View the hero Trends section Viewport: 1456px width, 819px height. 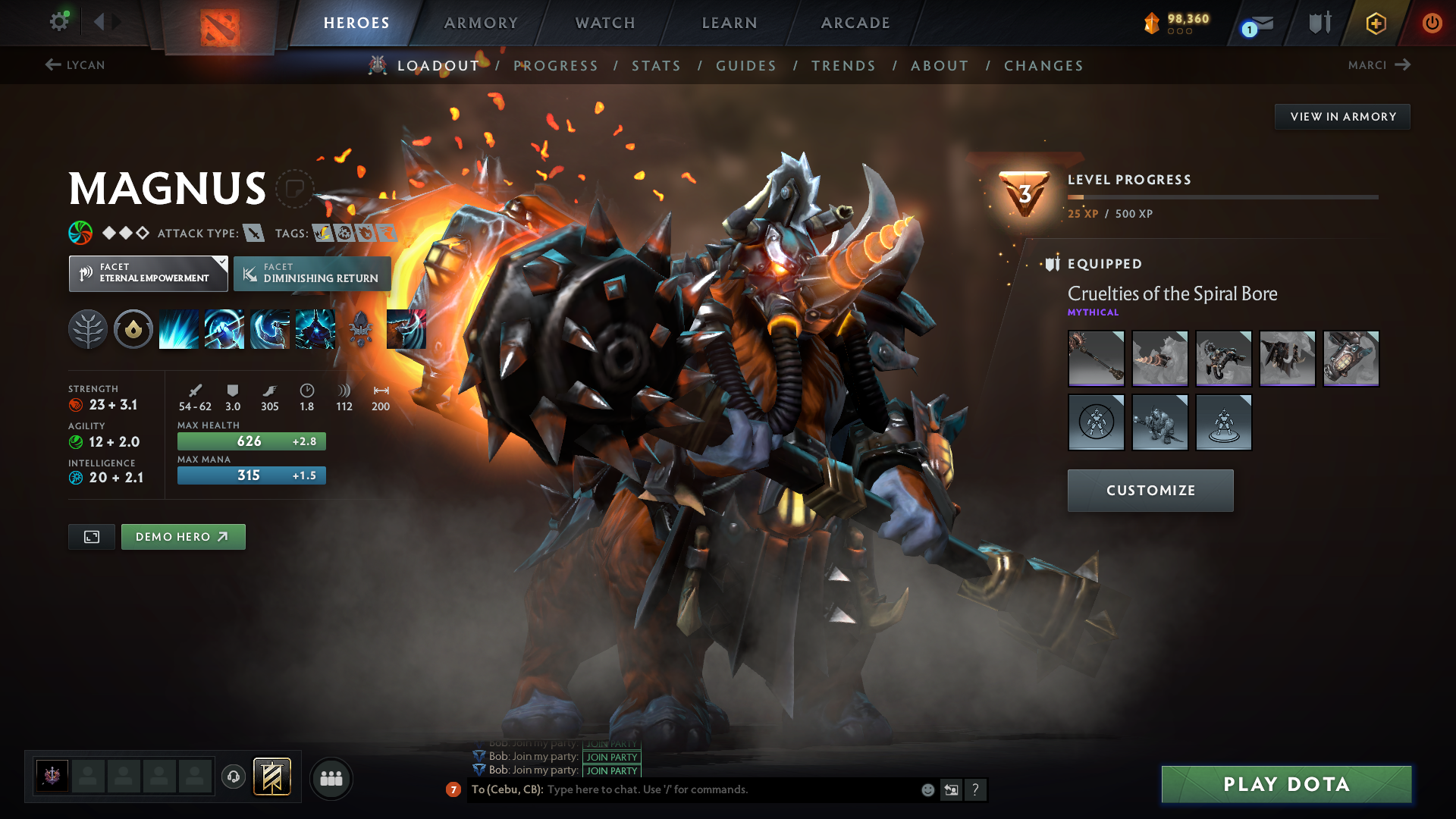(843, 66)
